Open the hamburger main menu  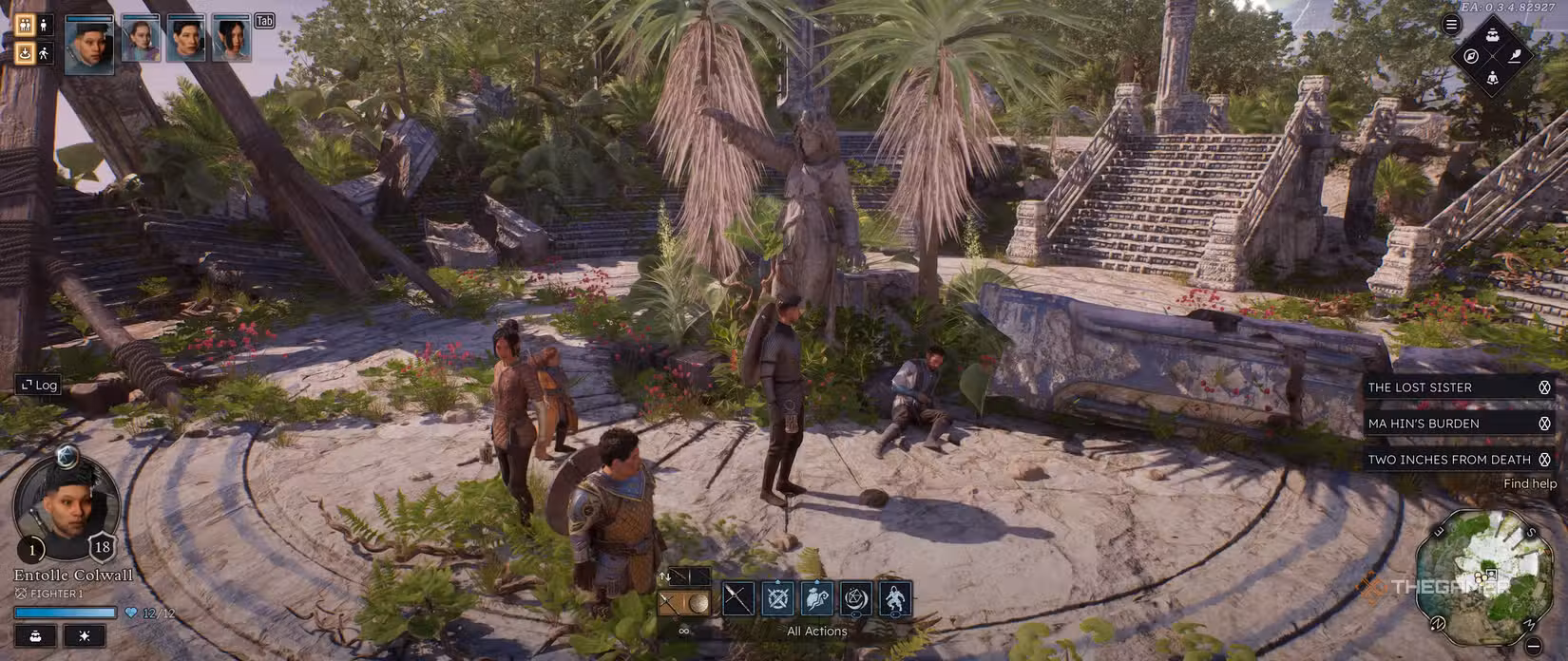click(x=1451, y=26)
